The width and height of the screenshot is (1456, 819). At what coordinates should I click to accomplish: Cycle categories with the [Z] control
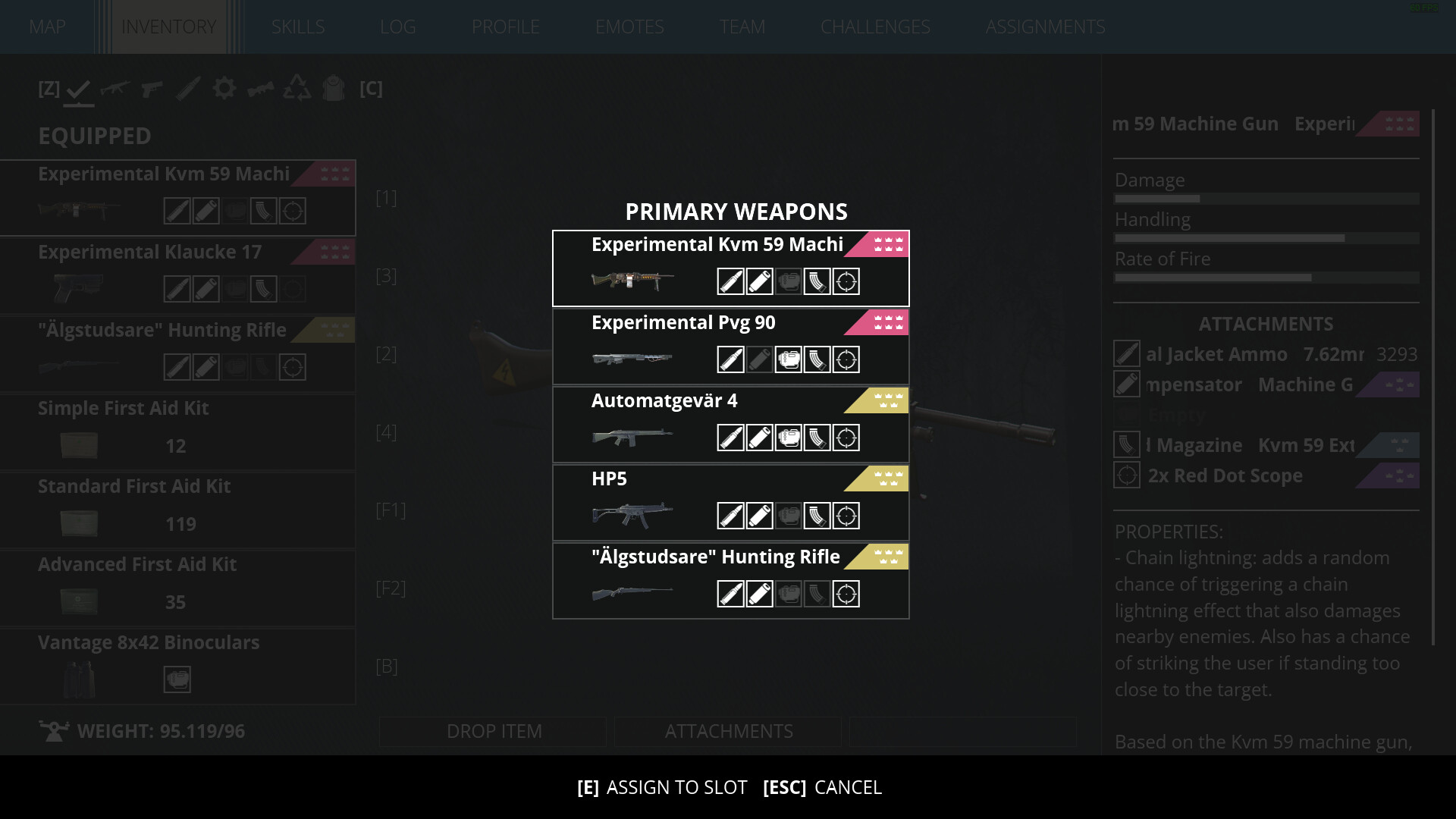(49, 89)
